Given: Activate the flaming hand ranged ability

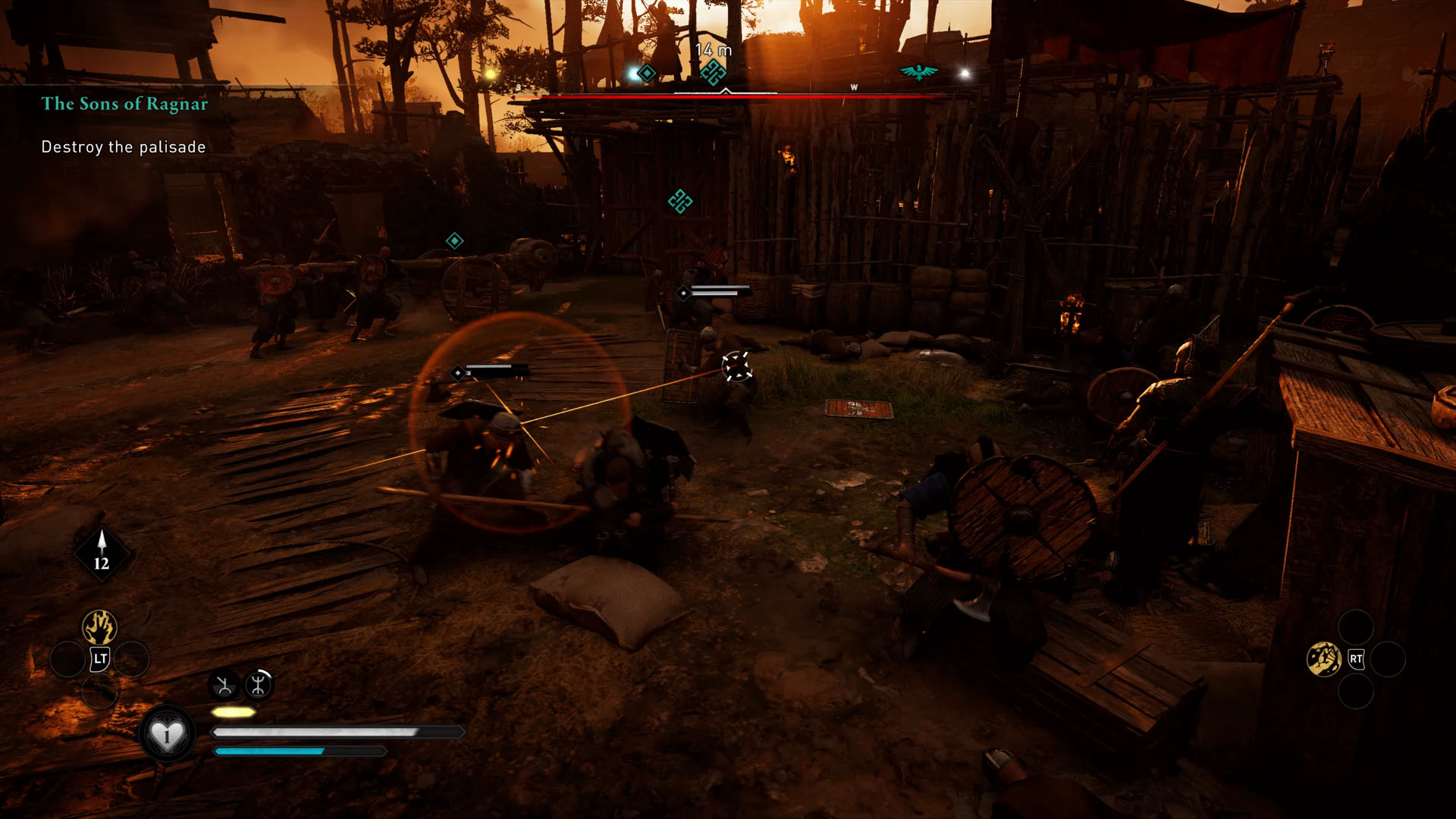Looking at the screenshot, I should [99, 627].
